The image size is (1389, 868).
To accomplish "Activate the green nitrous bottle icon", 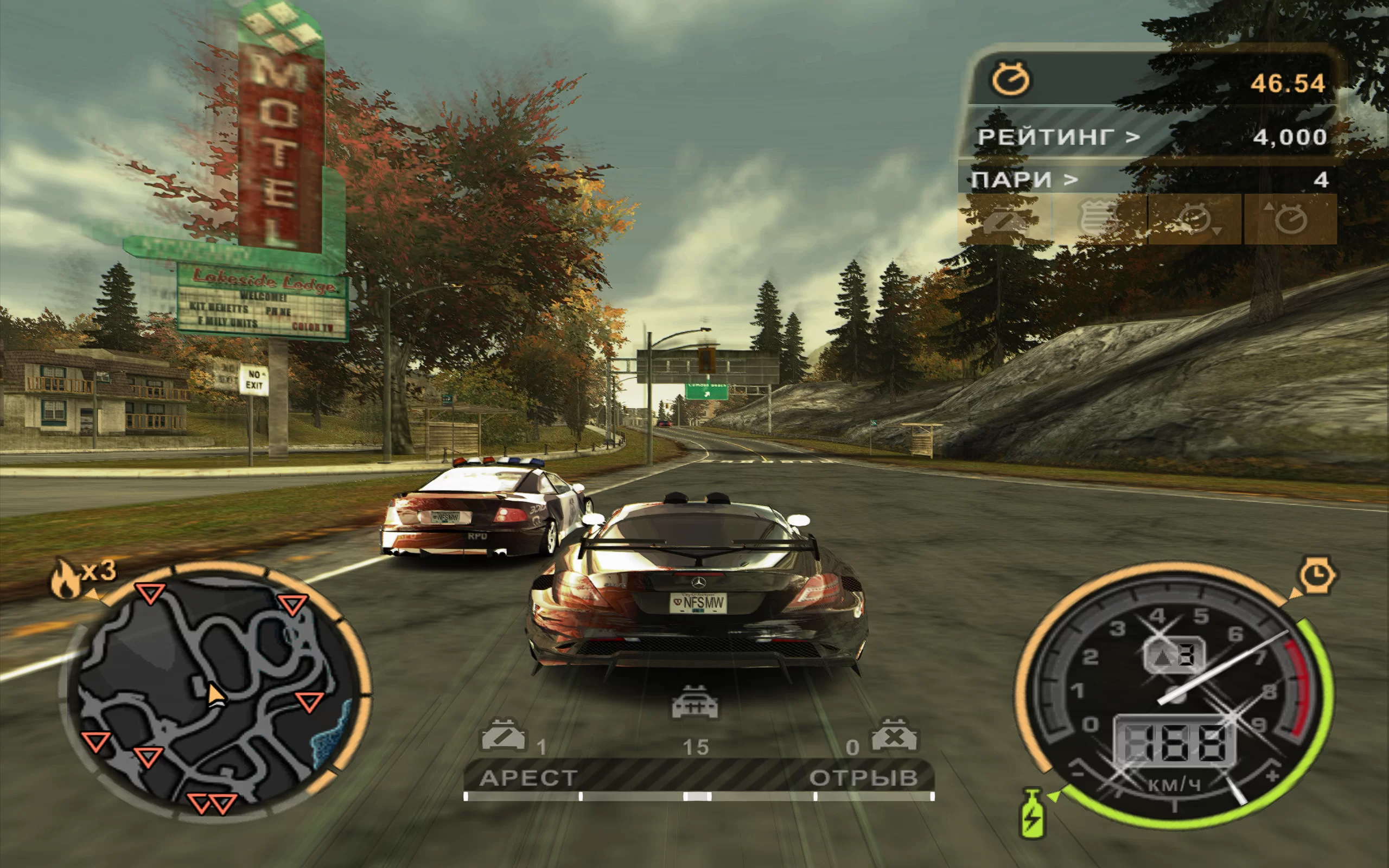I will (x=1032, y=813).
